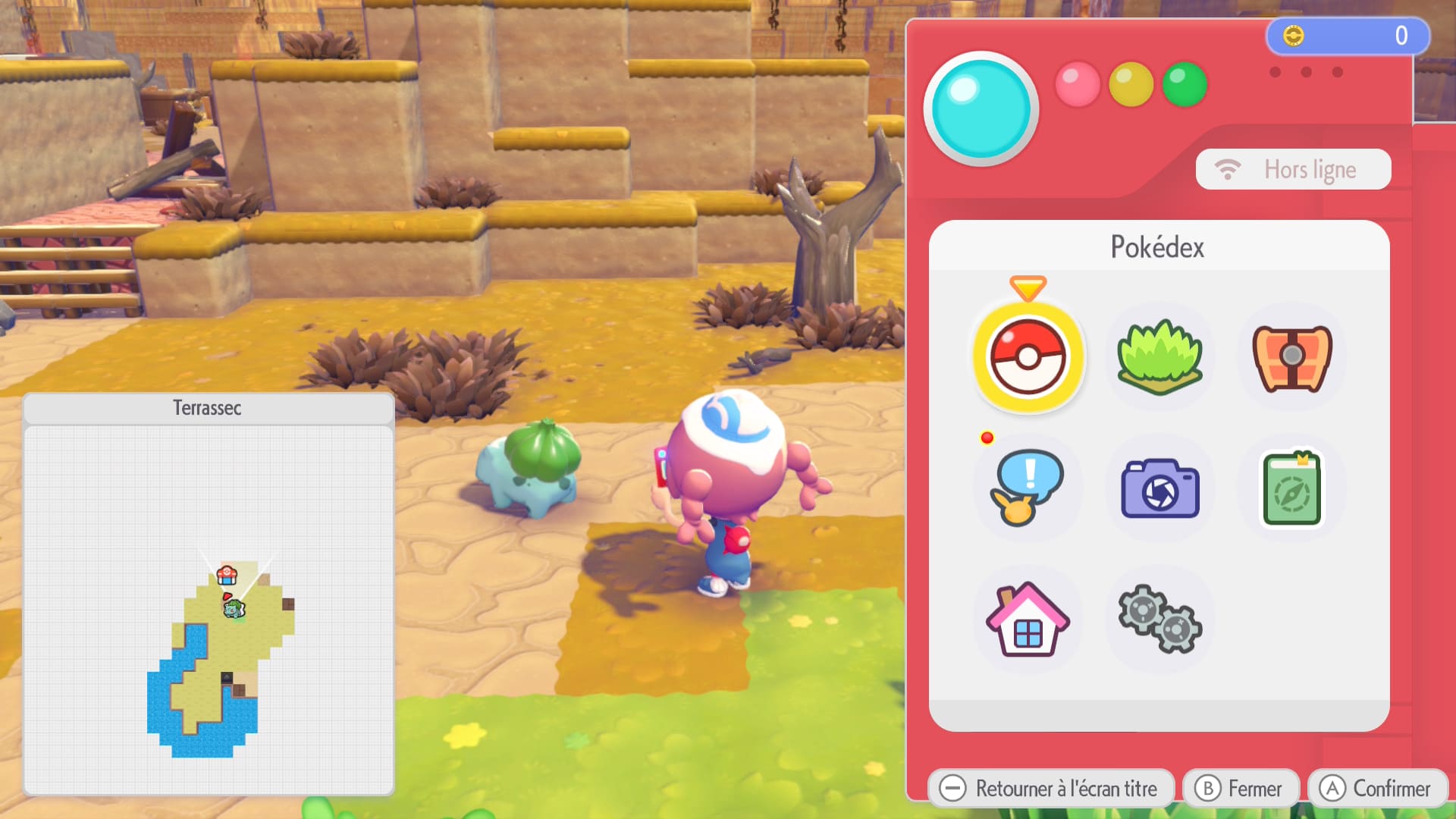The height and width of the screenshot is (819, 1456).
Task: Open the green compass guidebook icon
Action: click(1291, 488)
